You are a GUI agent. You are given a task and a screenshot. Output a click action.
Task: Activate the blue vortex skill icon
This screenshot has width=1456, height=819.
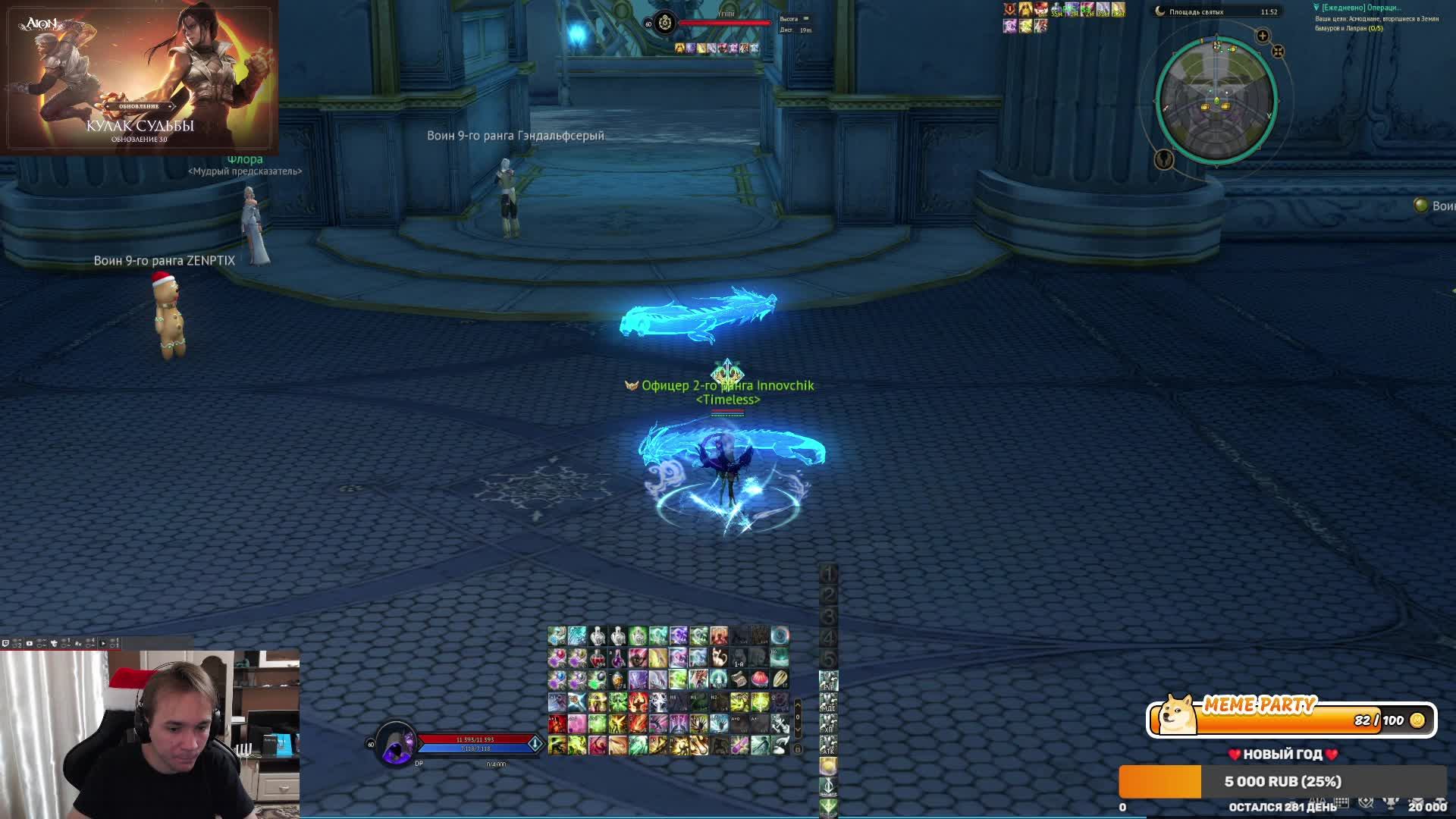coord(780,635)
